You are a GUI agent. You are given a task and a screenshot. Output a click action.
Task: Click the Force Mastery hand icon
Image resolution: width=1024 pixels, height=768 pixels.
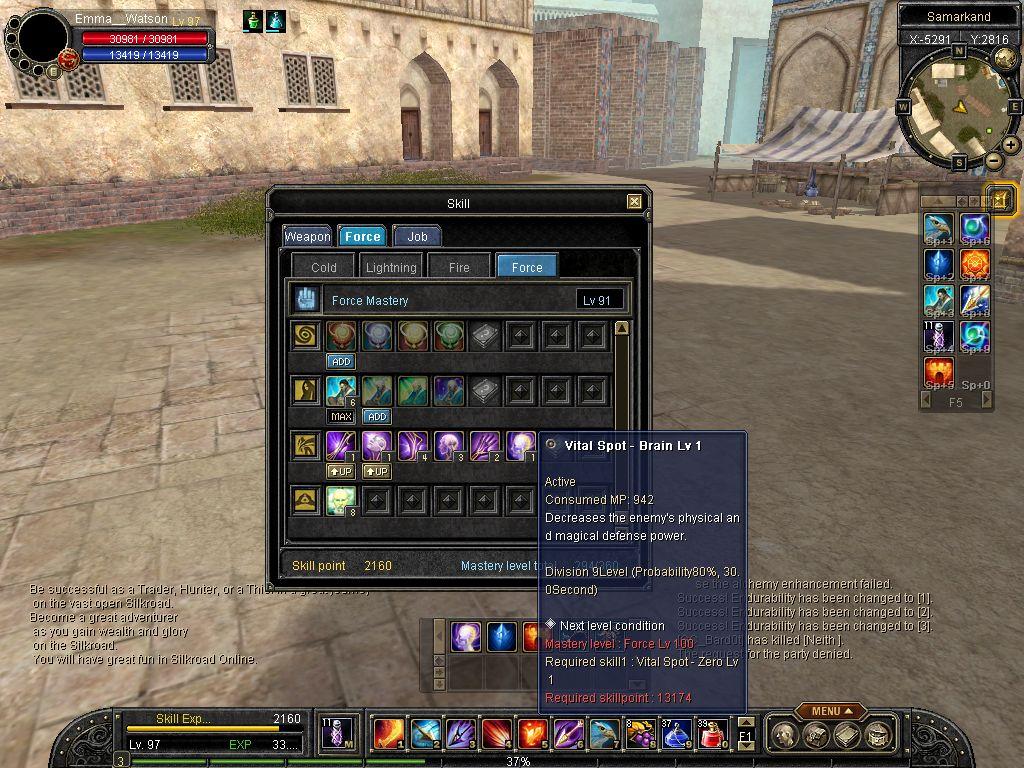click(305, 299)
